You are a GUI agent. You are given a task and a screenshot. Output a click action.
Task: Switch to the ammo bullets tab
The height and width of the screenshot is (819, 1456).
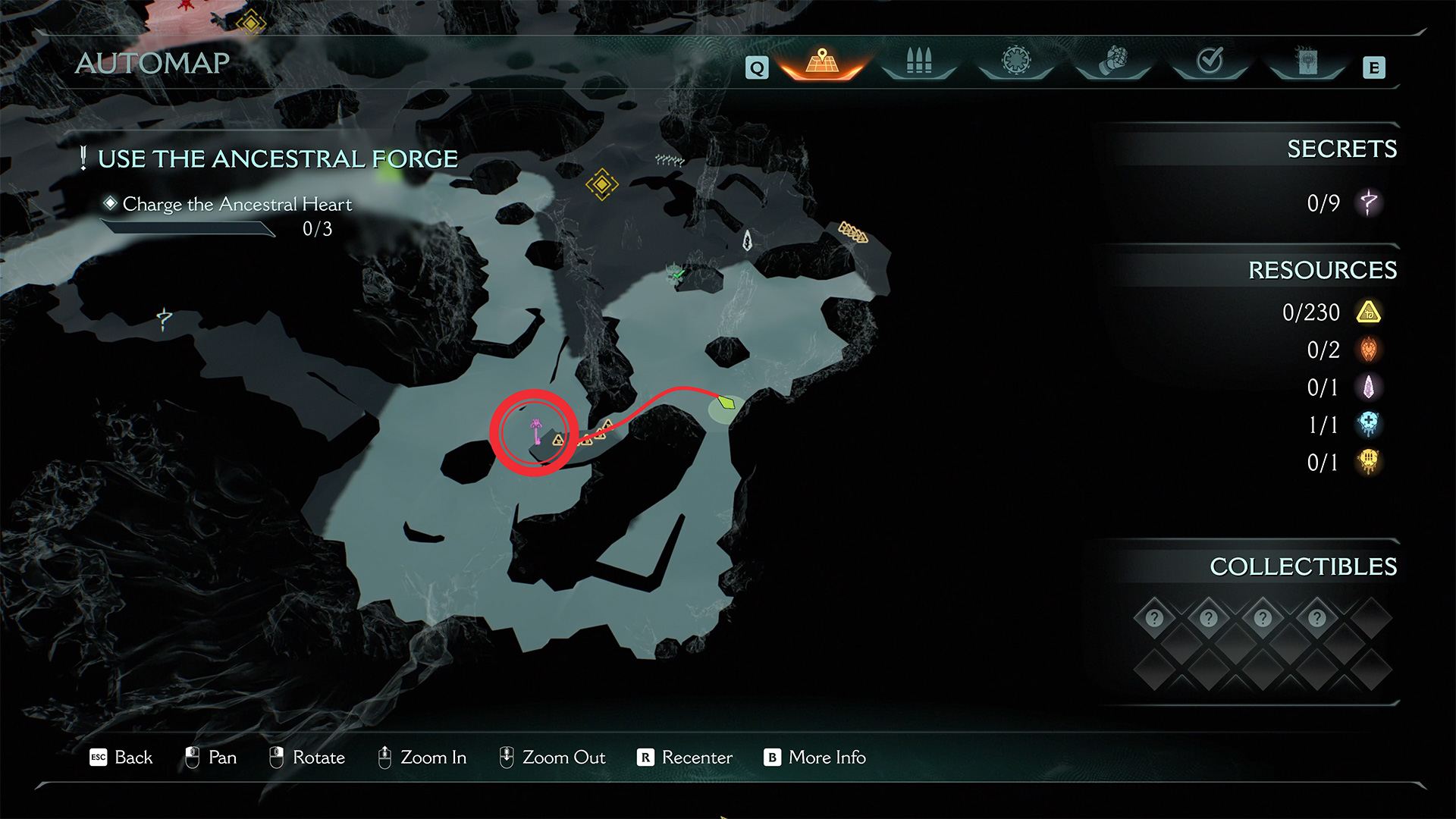(x=918, y=61)
